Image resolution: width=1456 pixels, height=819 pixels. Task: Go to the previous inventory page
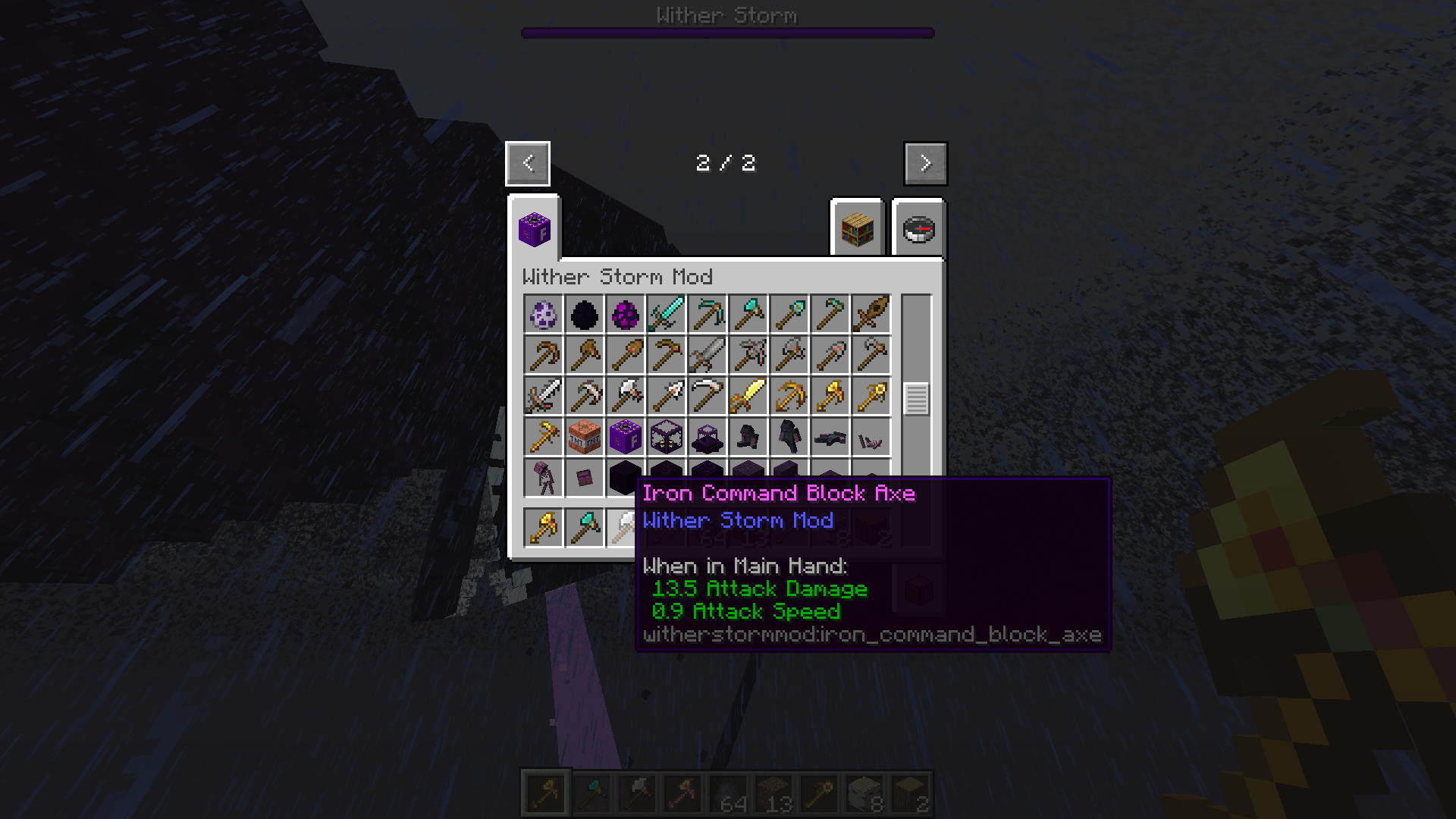tap(527, 163)
